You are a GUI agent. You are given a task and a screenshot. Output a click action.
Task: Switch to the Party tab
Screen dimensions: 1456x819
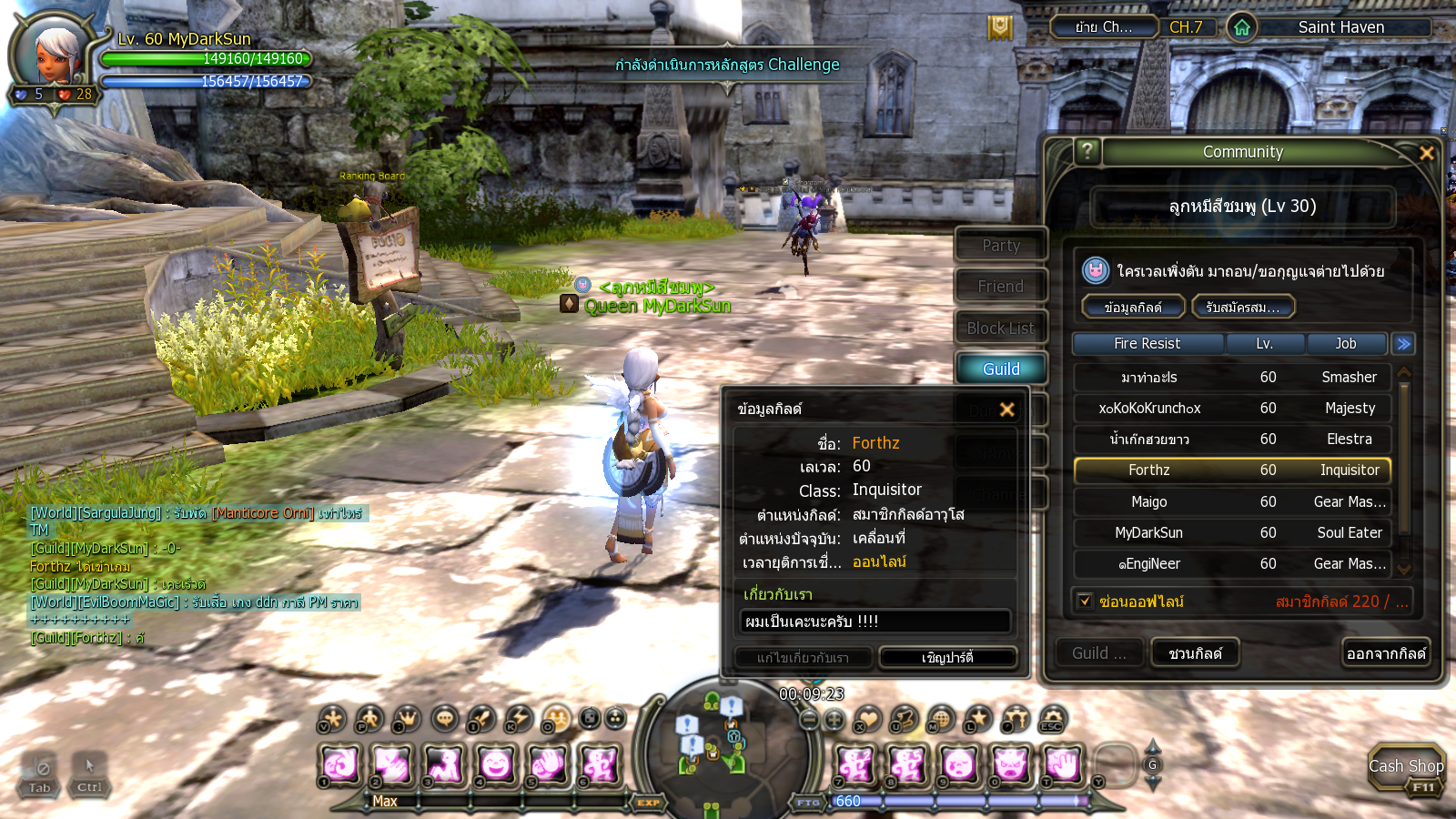pos(1001,246)
